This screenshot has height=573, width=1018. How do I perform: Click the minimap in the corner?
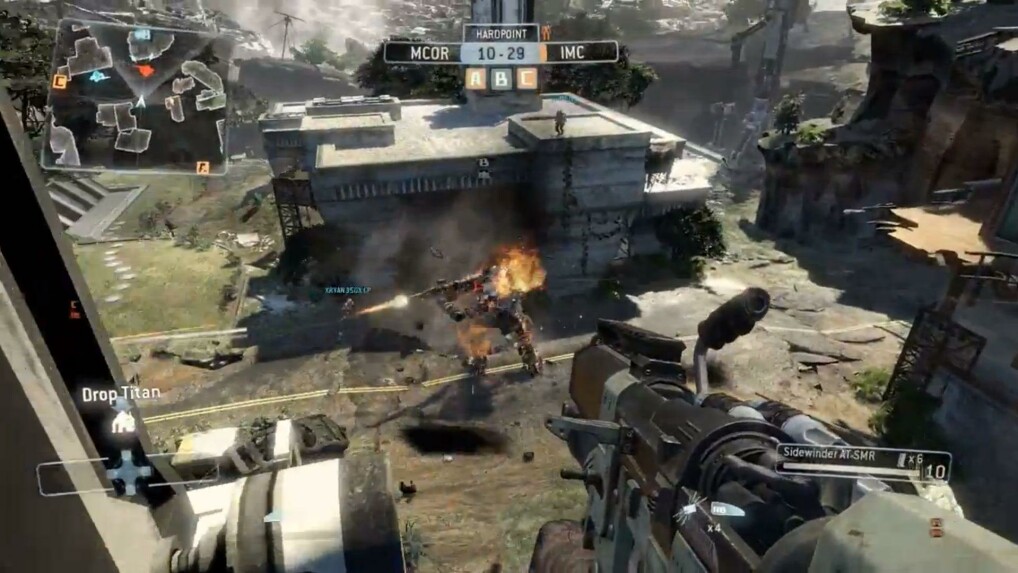(136, 95)
